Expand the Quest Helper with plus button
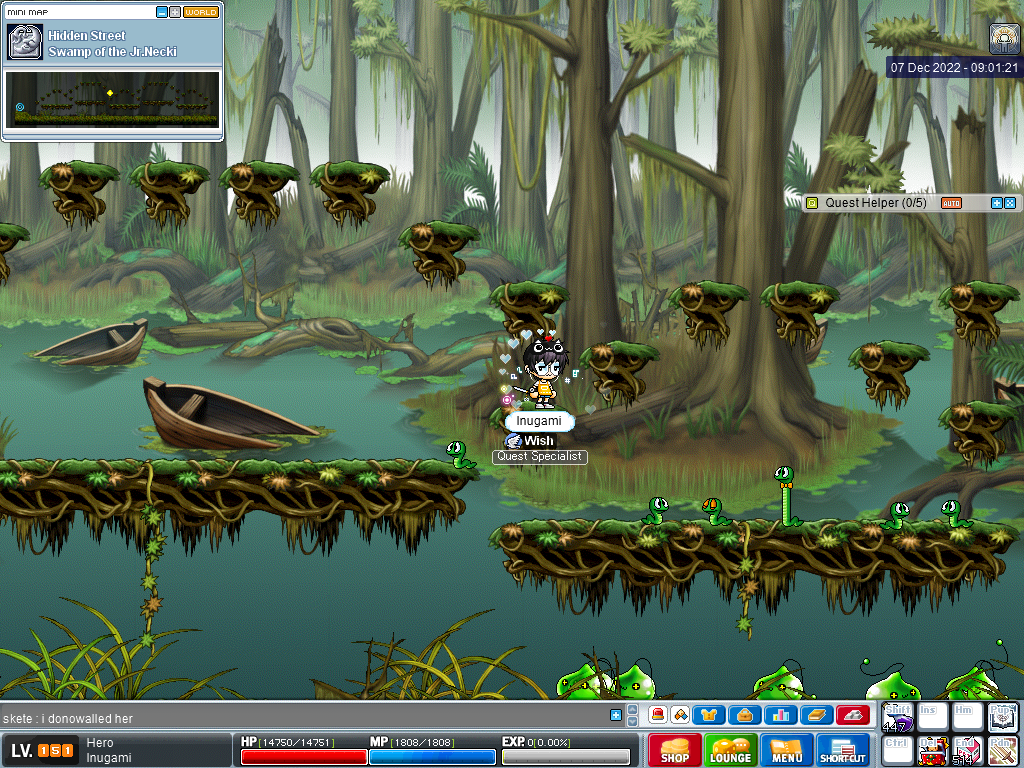The width and height of the screenshot is (1024, 768). [x=996, y=203]
